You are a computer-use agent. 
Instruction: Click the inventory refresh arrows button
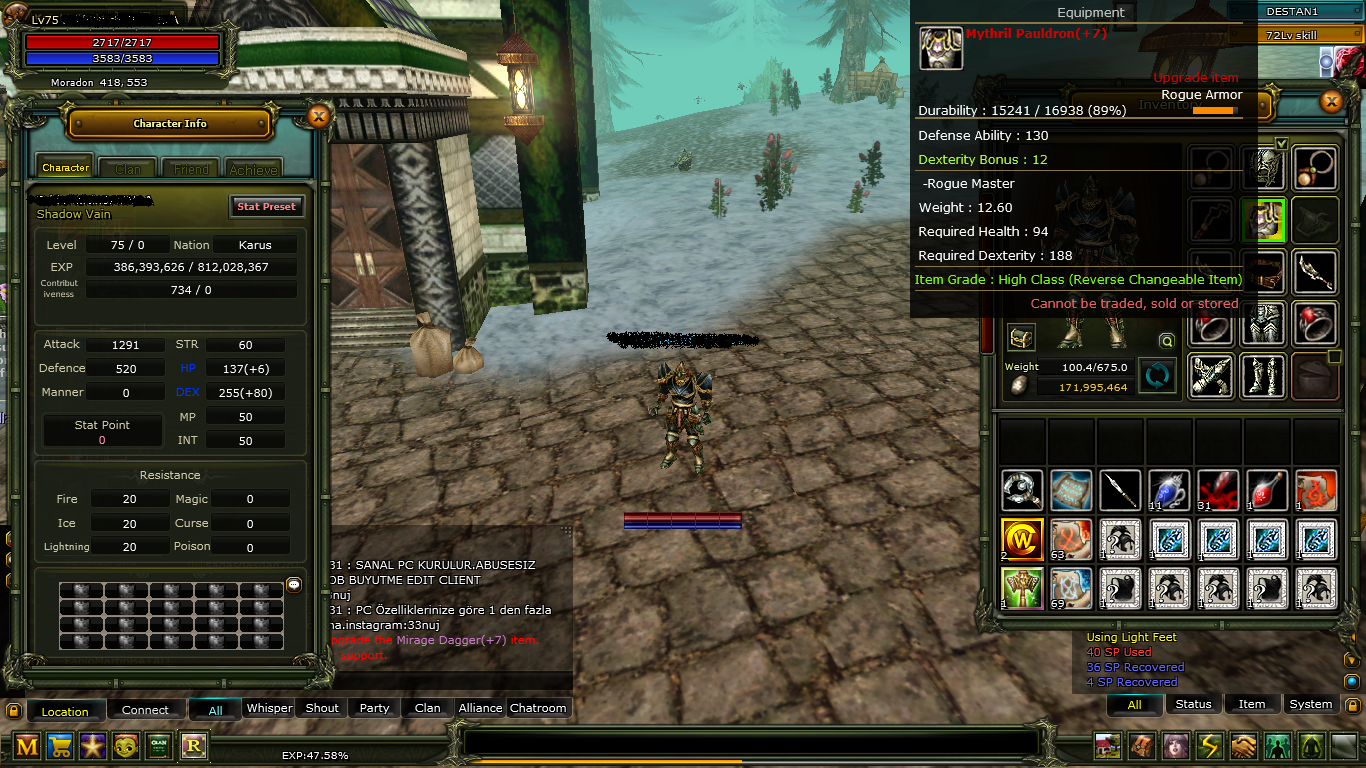1157,376
